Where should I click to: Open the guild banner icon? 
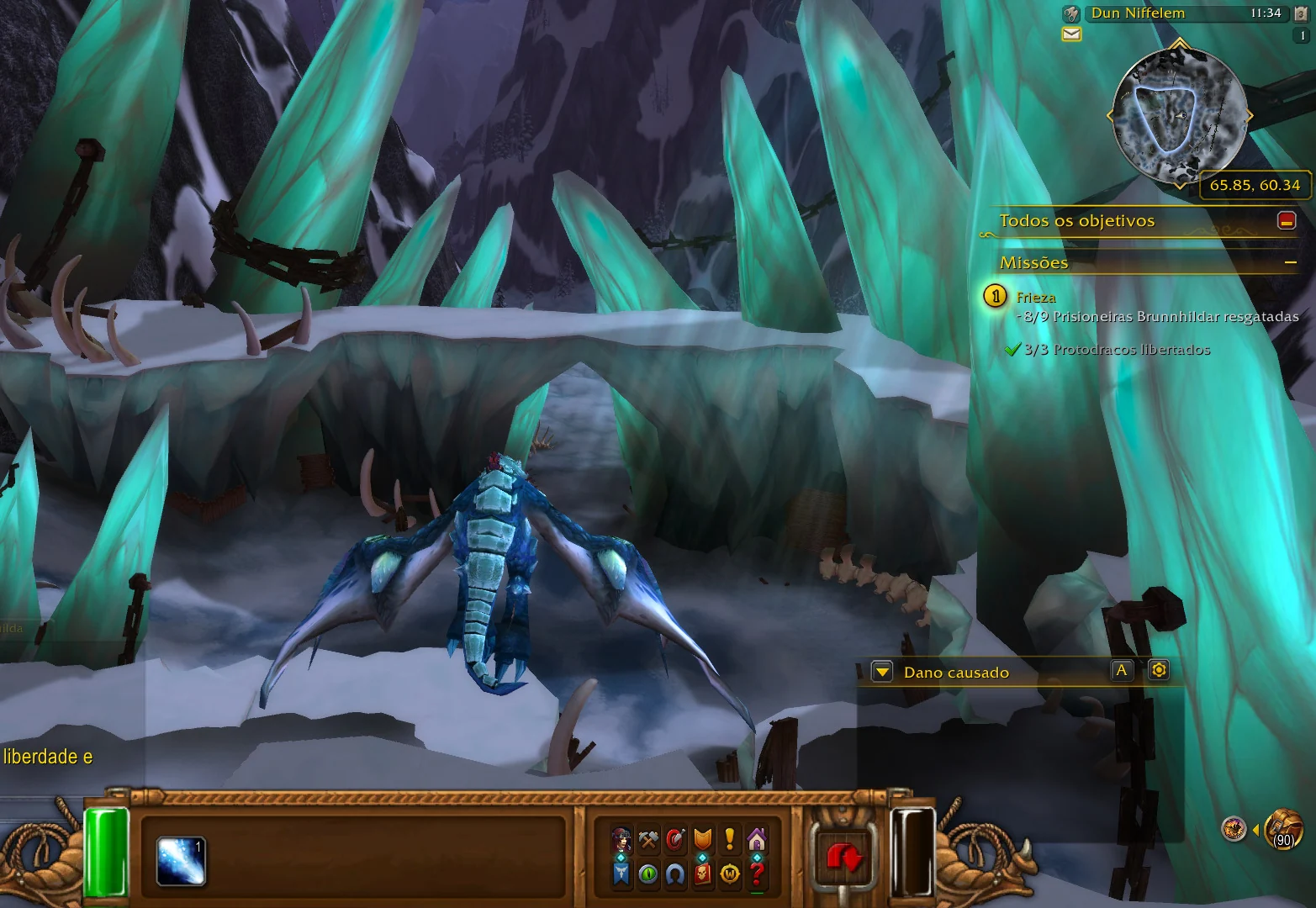pyautogui.click(x=621, y=874)
